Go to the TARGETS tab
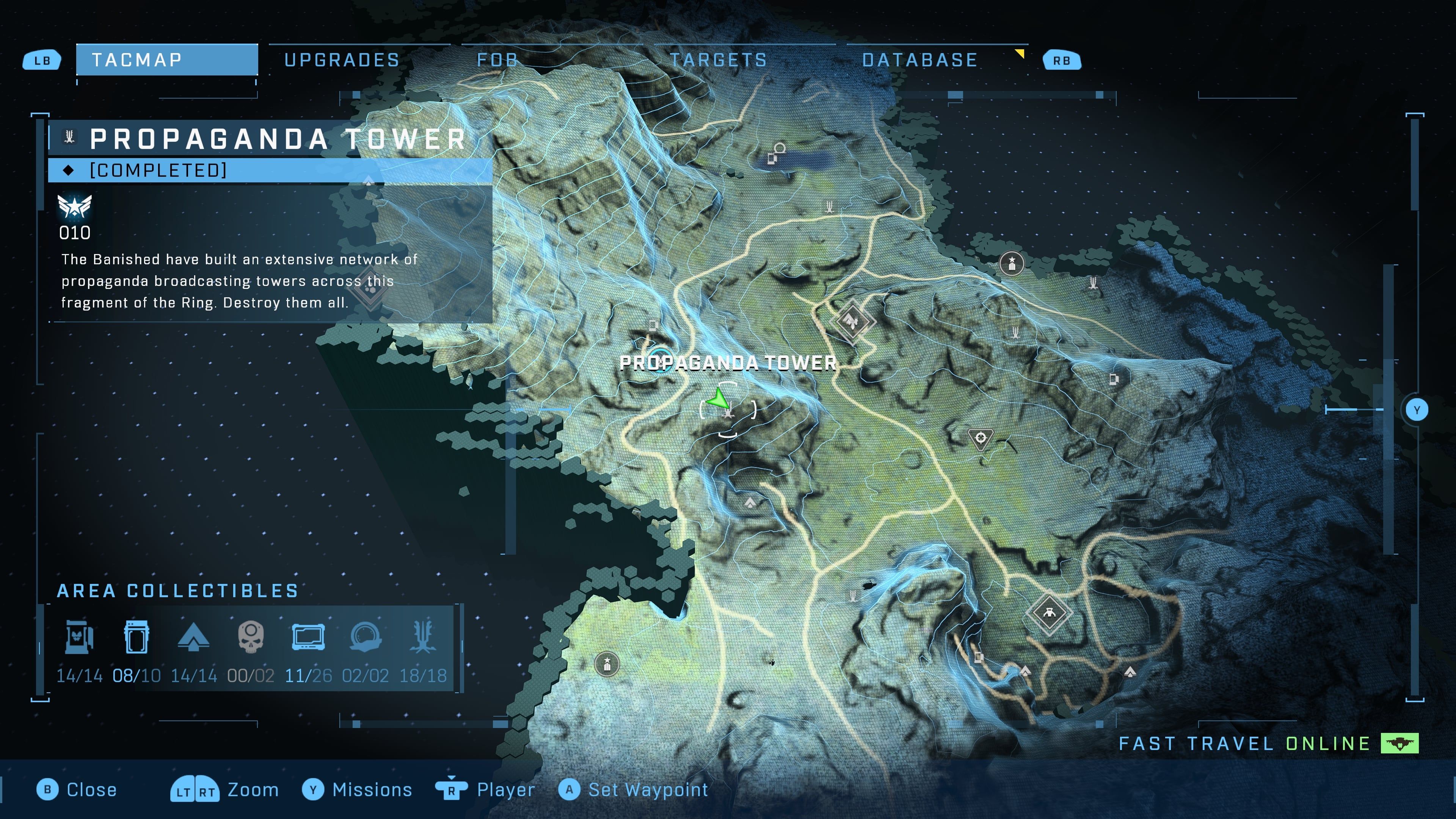This screenshot has width=1456, height=819. point(719,60)
